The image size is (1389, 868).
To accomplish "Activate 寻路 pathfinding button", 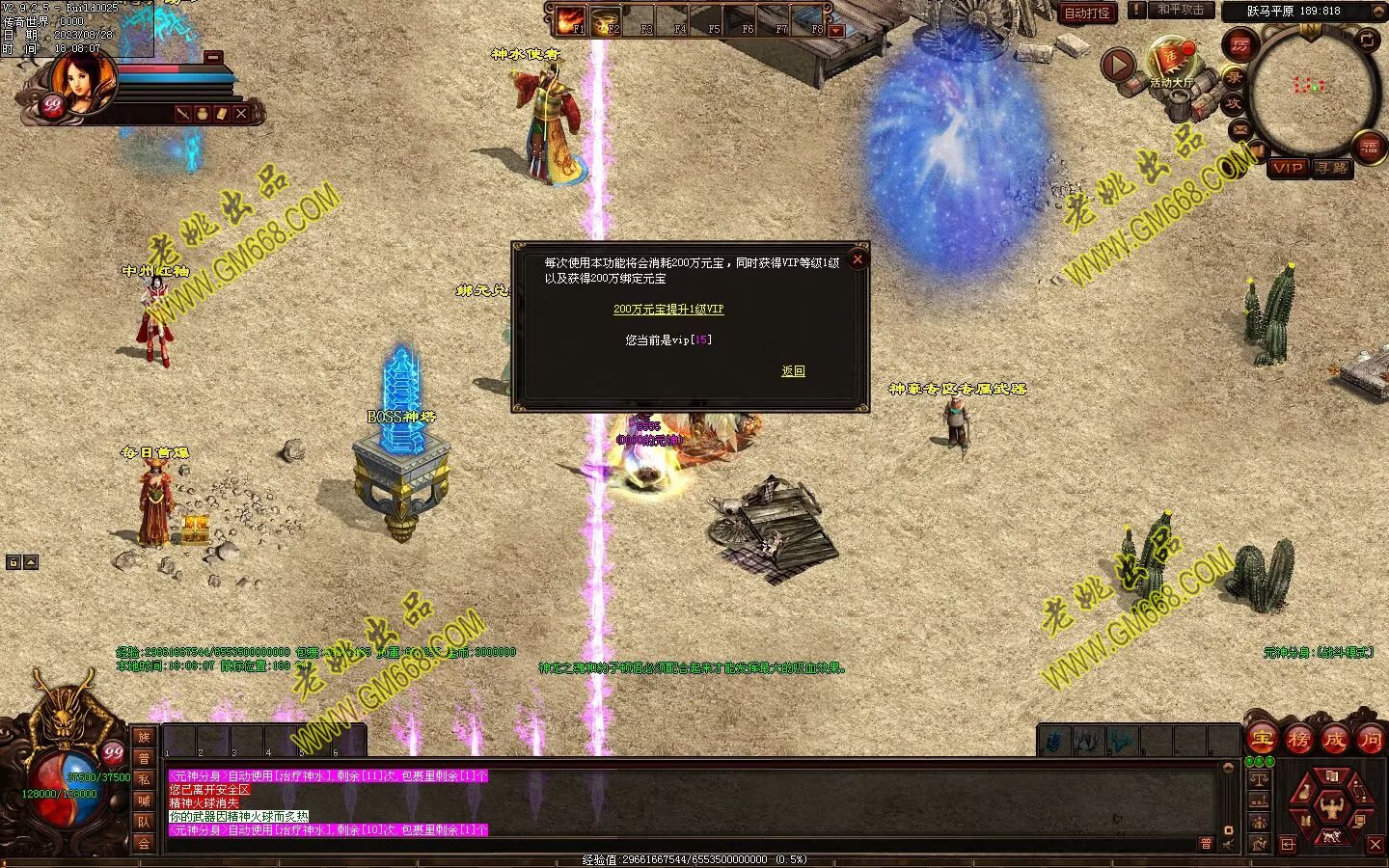I will point(1332,168).
